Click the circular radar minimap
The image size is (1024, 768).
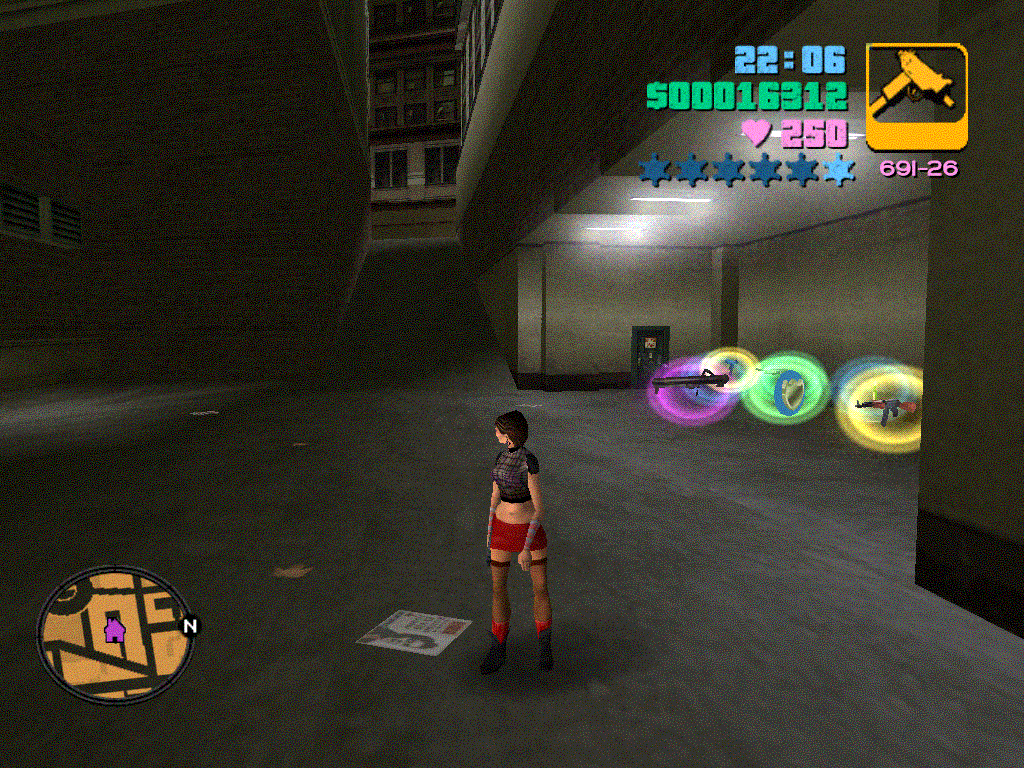click(116, 635)
